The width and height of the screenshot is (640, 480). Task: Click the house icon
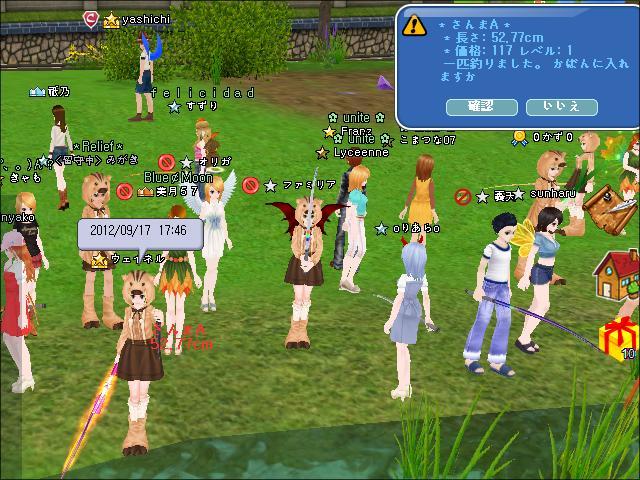(x=617, y=274)
